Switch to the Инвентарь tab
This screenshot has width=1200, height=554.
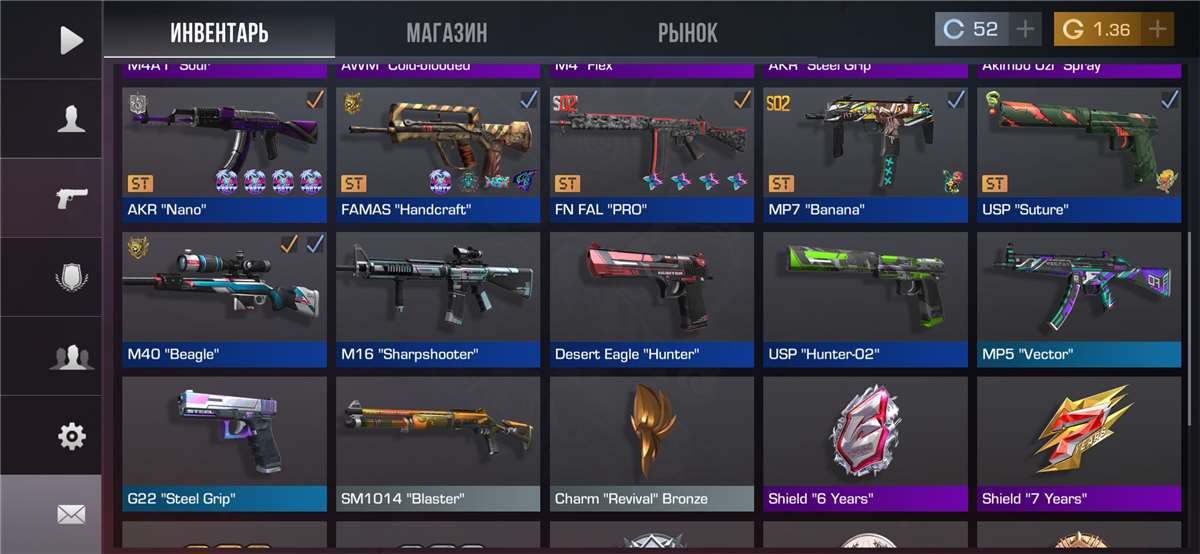pyautogui.click(x=219, y=32)
